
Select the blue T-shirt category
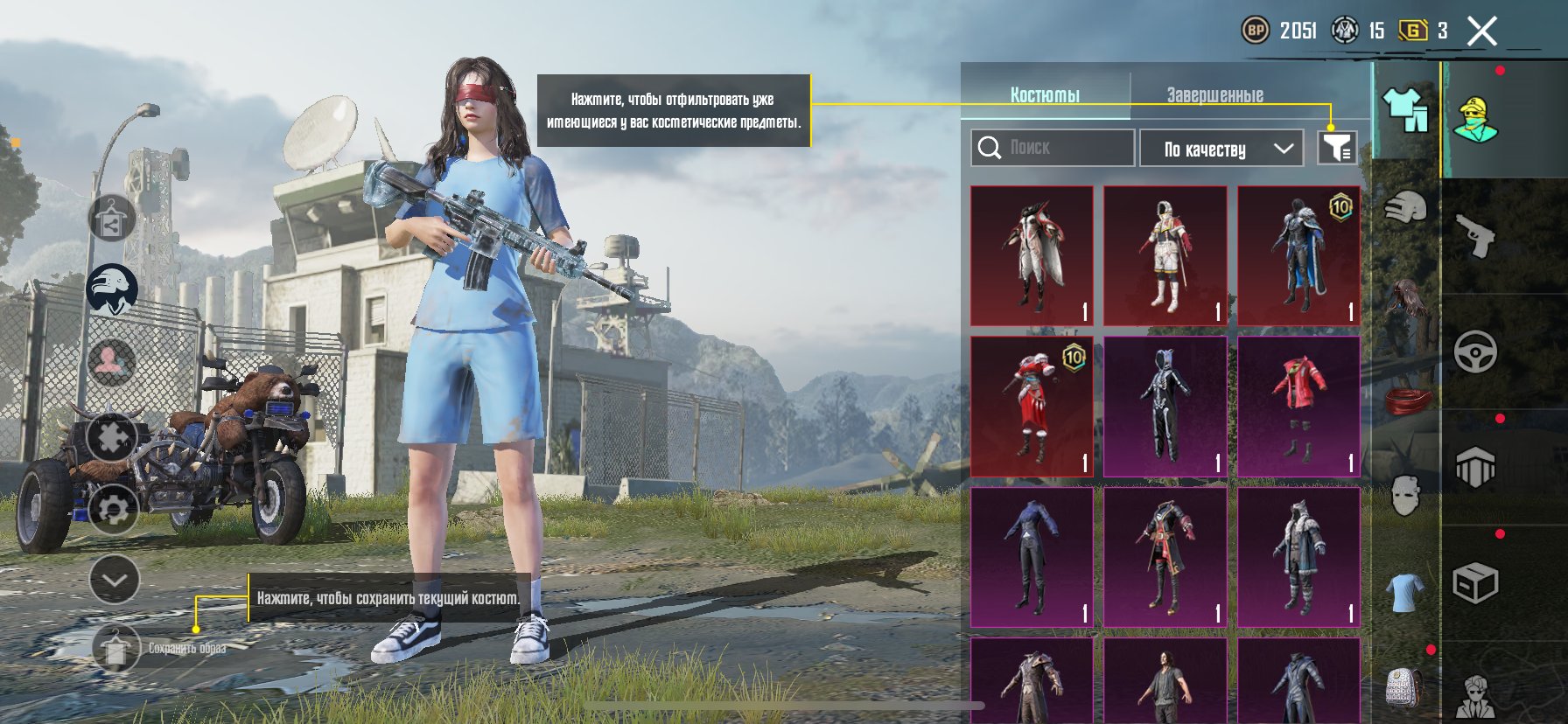coord(1405,592)
